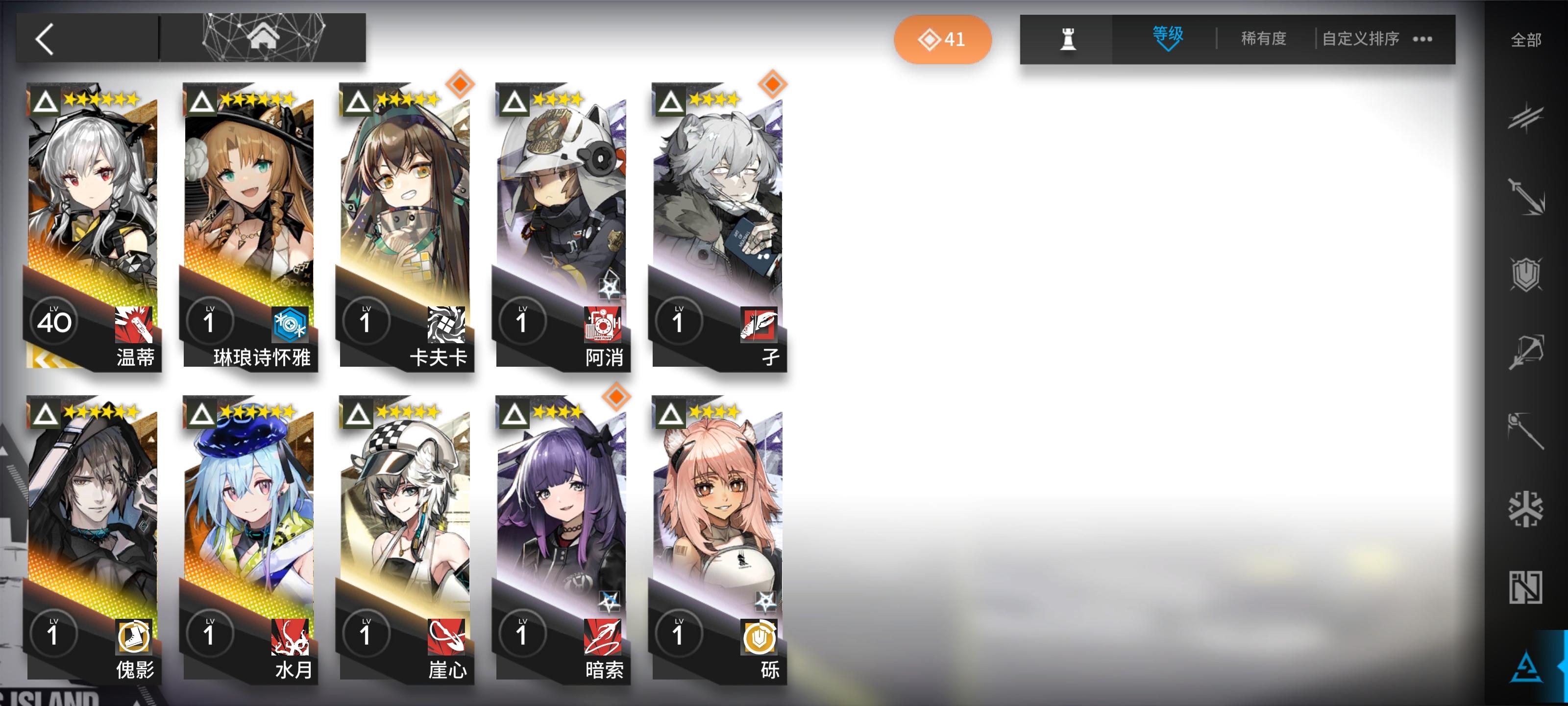Tap the orange badge on 暗索's card
1568x706 pixels.
(x=616, y=396)
